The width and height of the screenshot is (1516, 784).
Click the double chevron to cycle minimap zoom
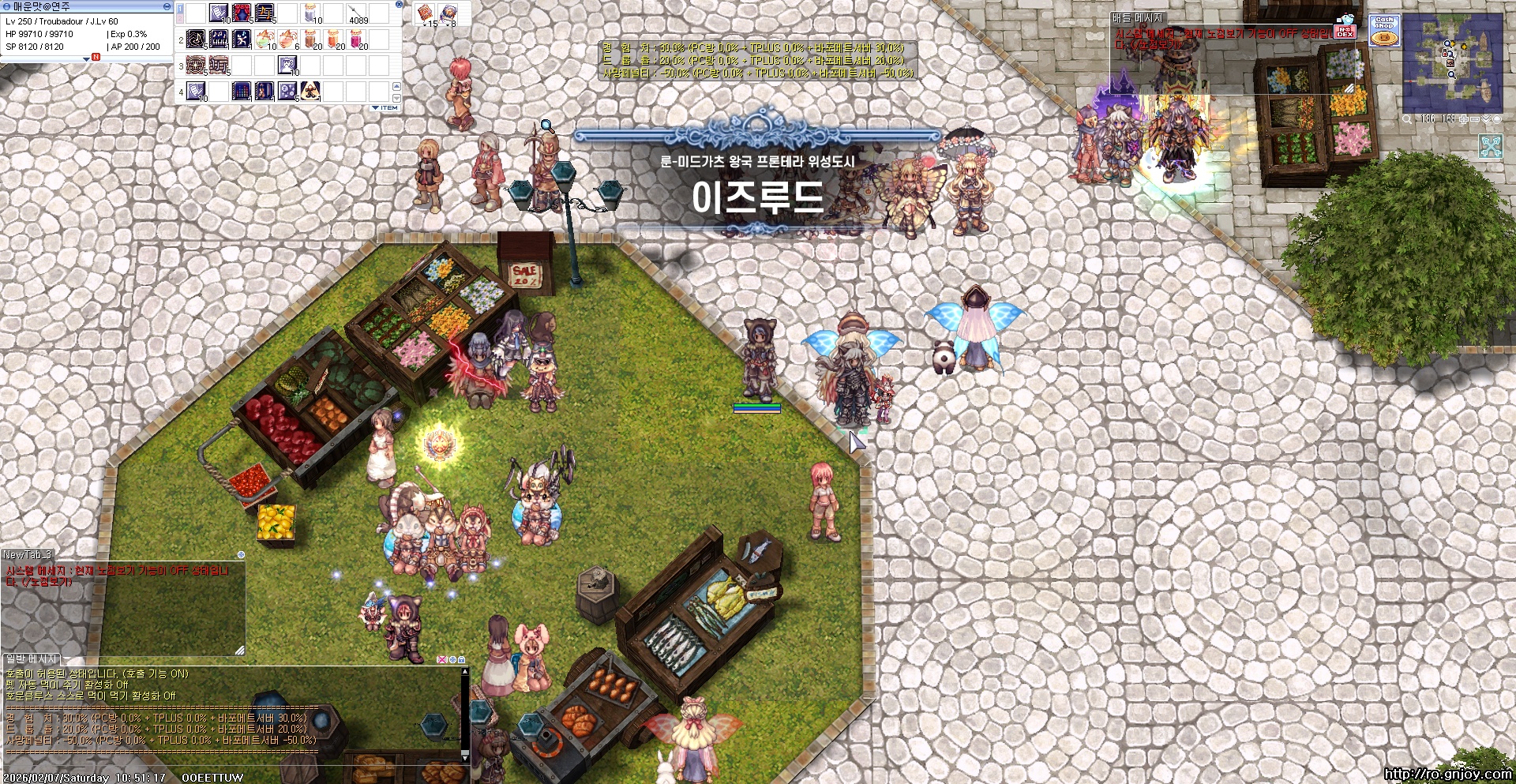pyautogui.click(x=1486, y=119)
